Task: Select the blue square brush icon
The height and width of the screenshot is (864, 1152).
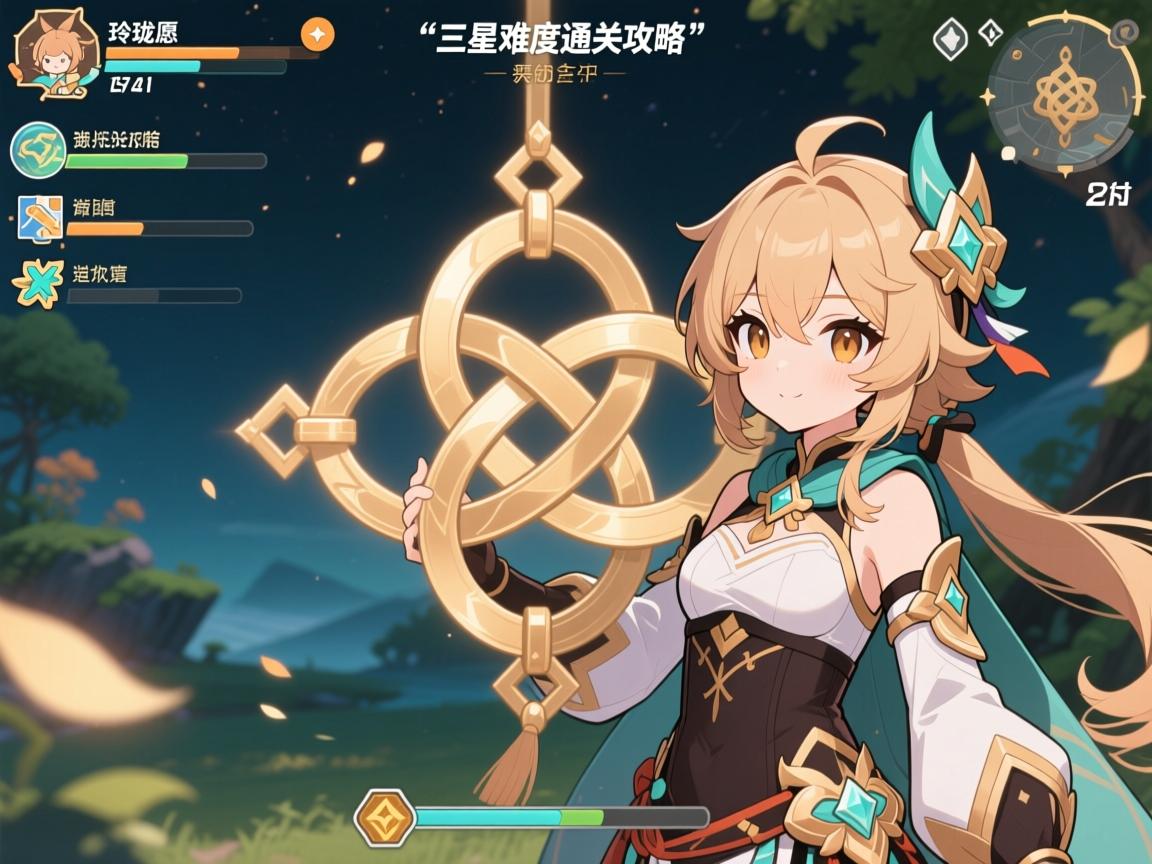Action: click(x=40, y=217)
